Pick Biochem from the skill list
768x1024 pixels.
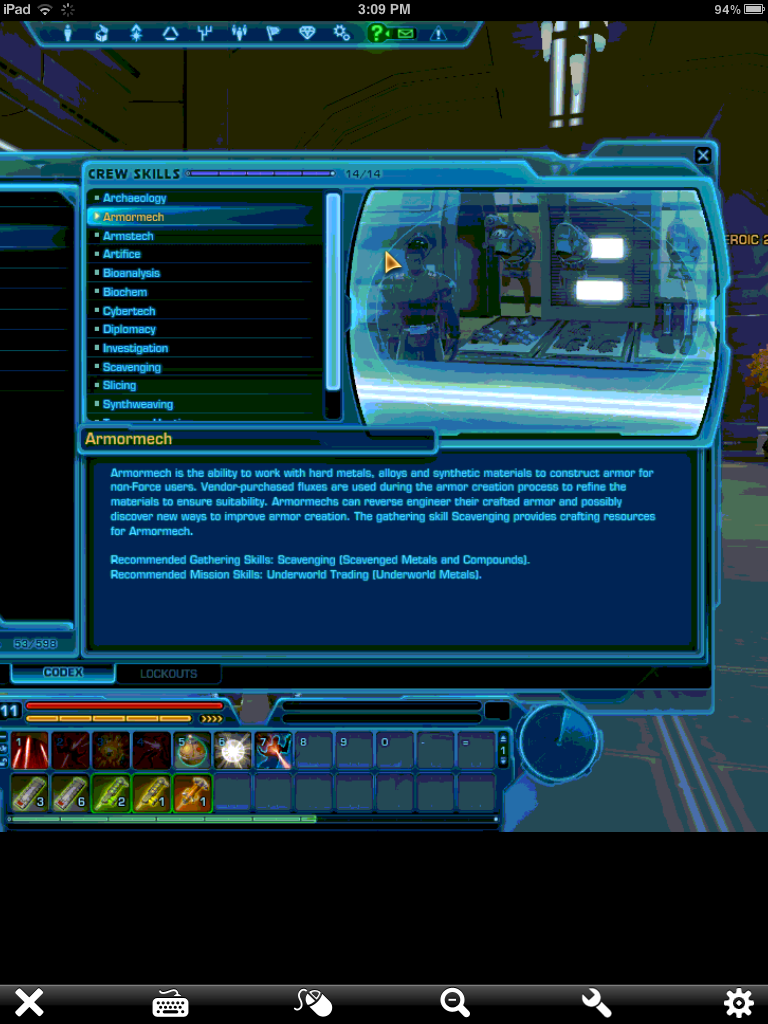(125, 292)
